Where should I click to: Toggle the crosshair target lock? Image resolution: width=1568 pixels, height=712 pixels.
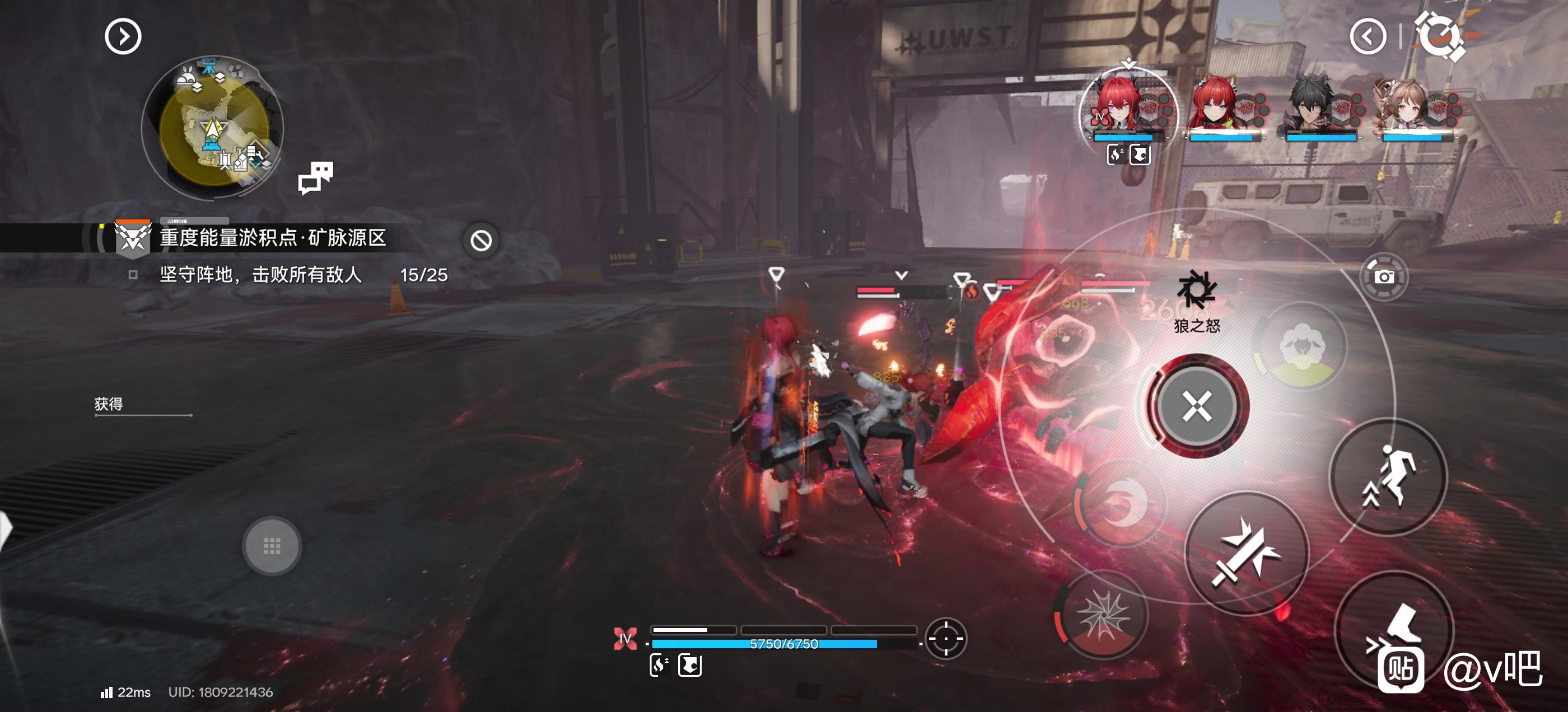coord(945,638)
